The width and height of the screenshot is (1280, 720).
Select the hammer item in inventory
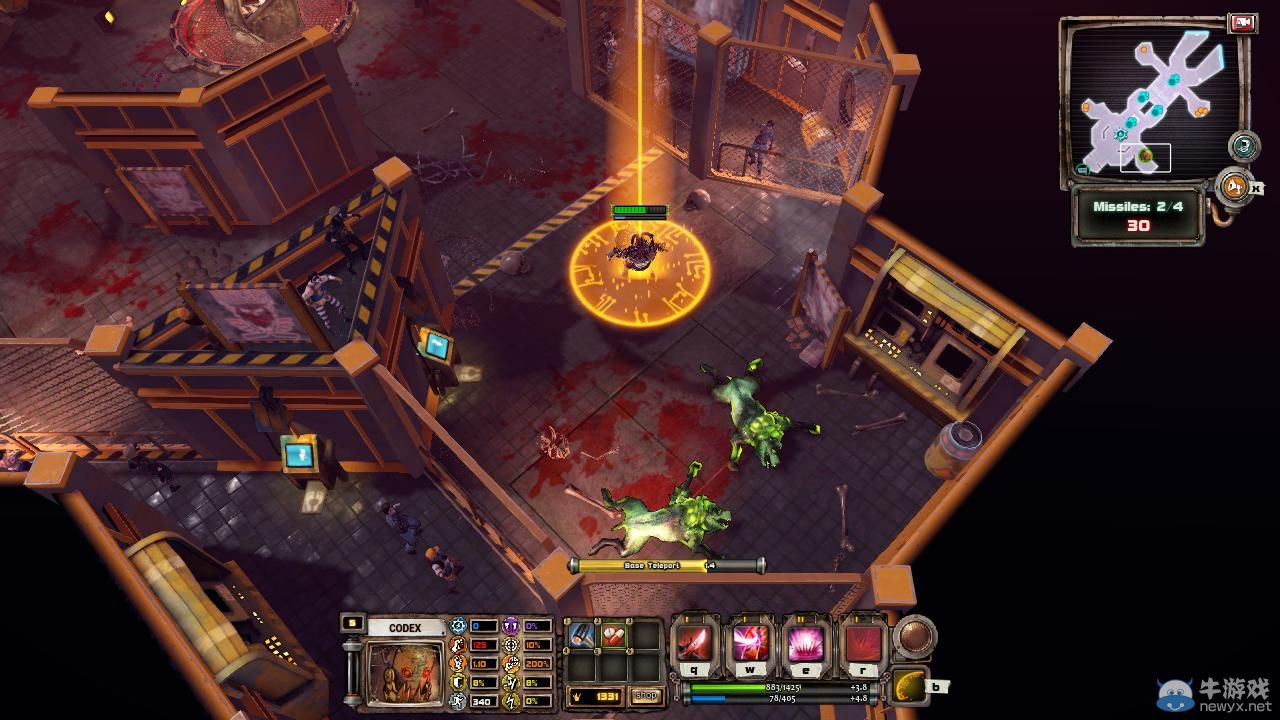click(x=582, y=635)
